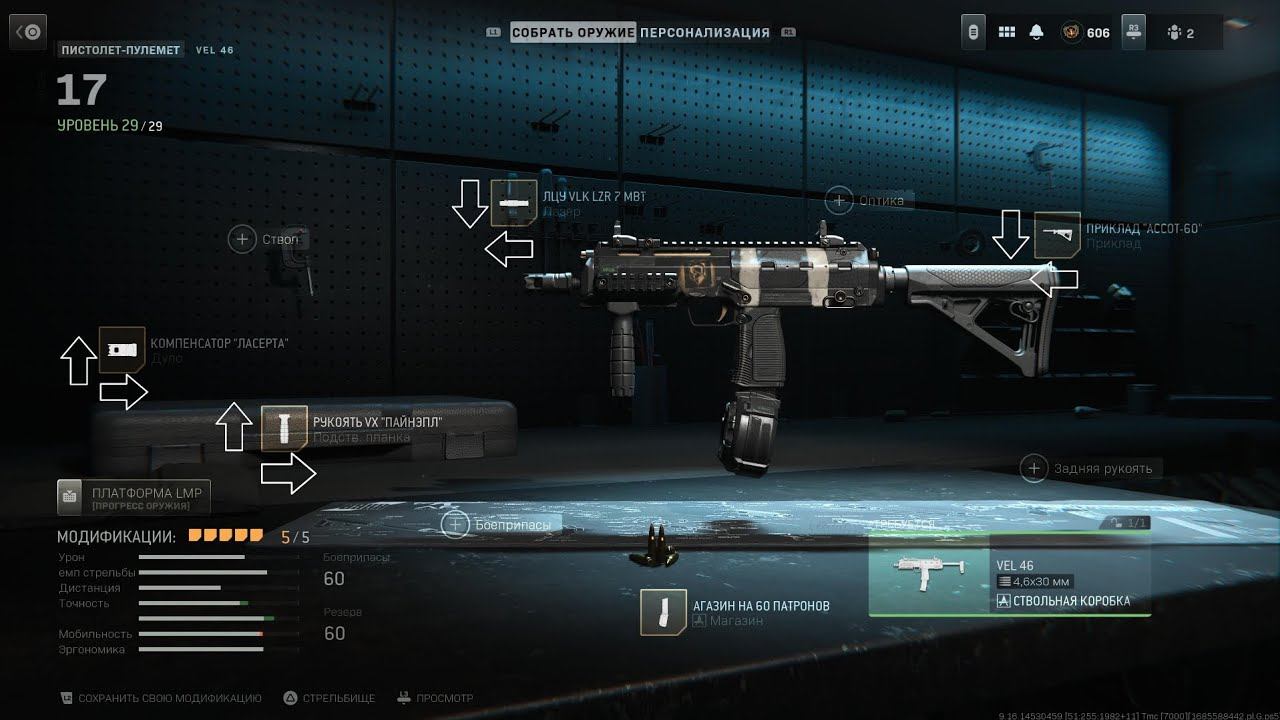Add an attachment to the Оптика slot
Image resolution: width=1280 pixels, height=720 pixels.
click(839, 201)
